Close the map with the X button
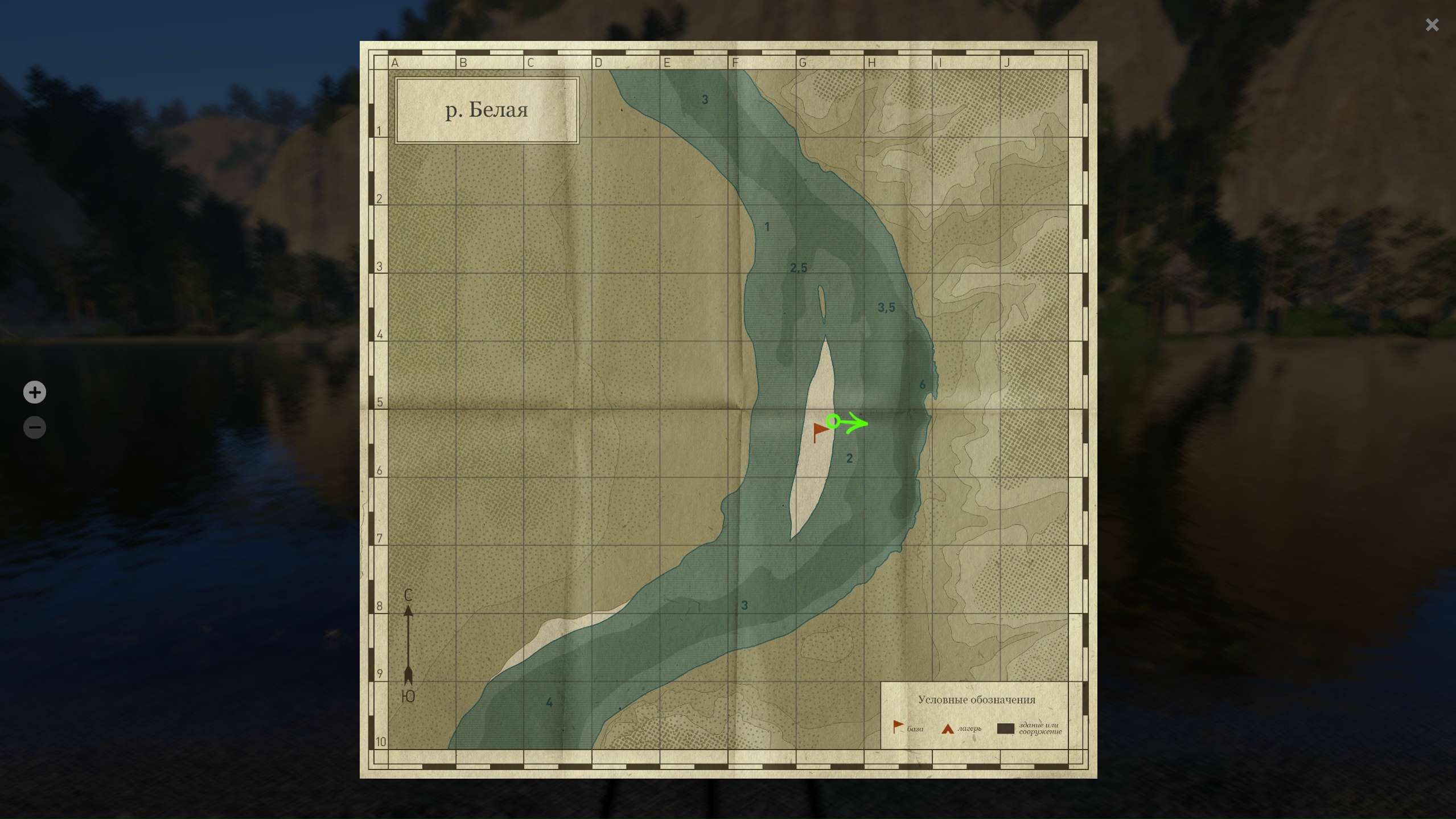Image resolution: width=1456 pixels, height=819 pixels. click(x=1432, y=25)
